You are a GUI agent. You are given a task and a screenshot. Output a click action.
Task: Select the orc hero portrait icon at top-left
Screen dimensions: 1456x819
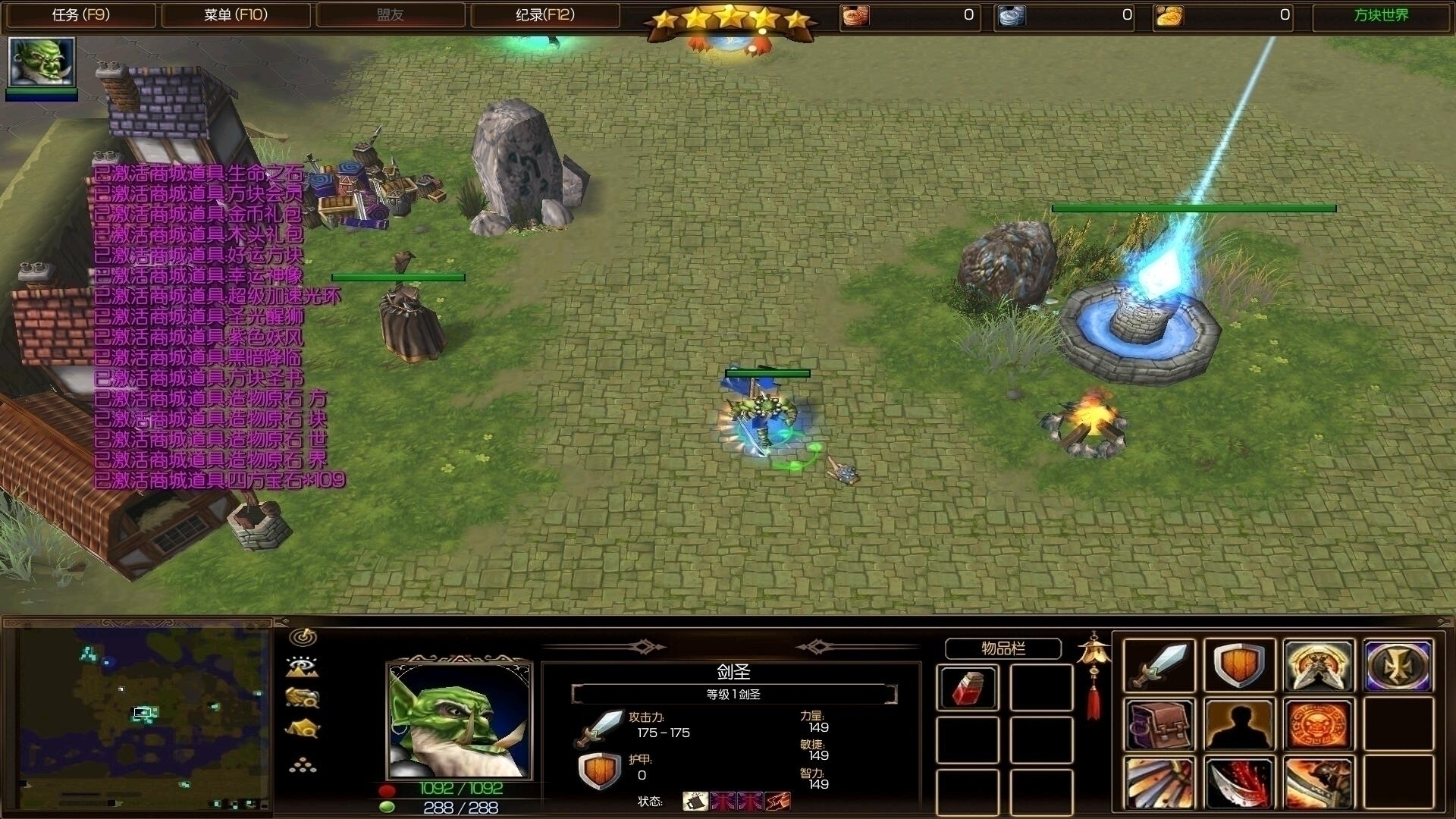[42, 62]
